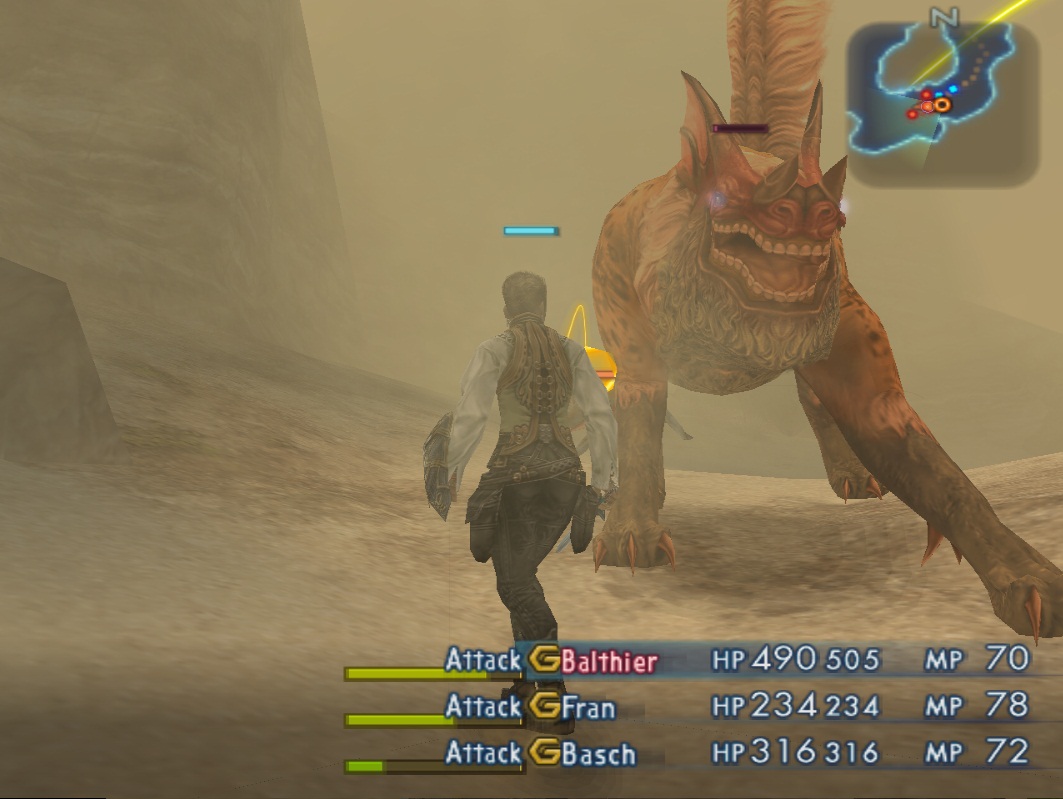Click Basch's gambit icon

point(544,753)
